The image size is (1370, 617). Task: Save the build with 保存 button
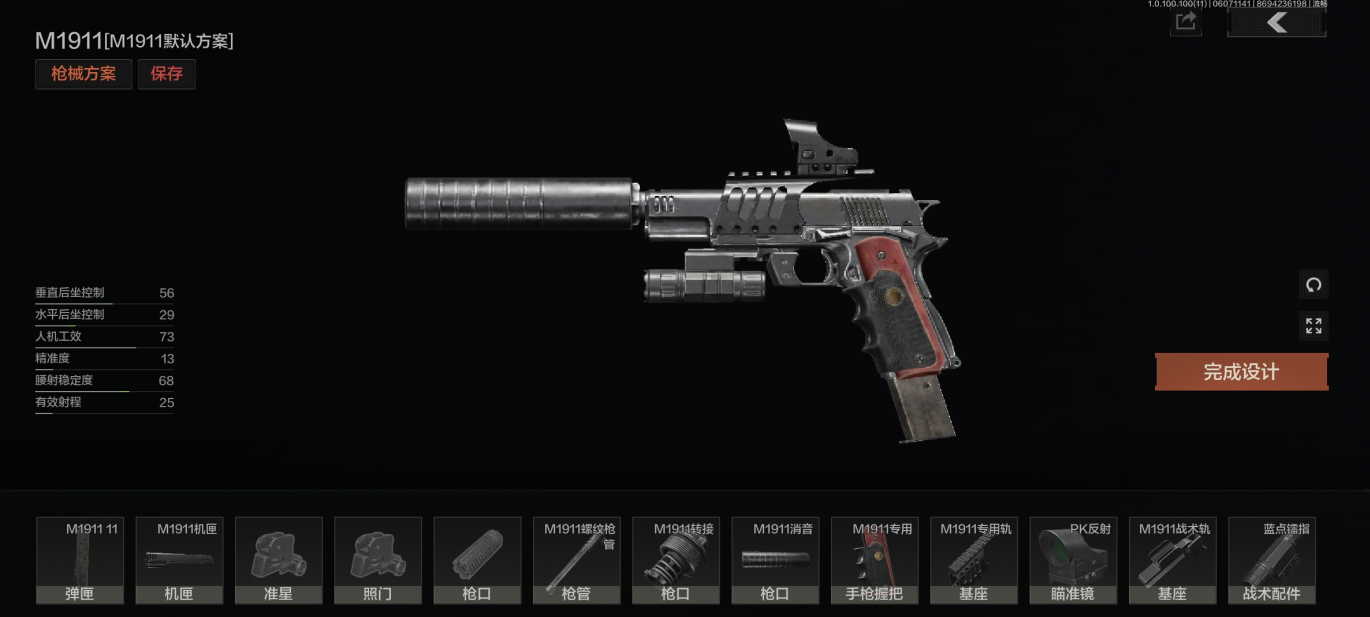(167, 74)
